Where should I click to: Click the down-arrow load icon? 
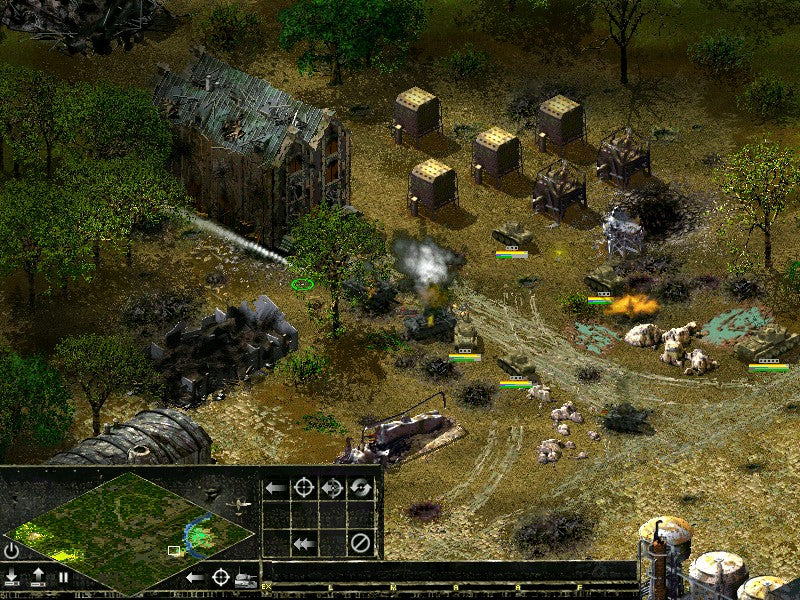(x=12, y=577)
